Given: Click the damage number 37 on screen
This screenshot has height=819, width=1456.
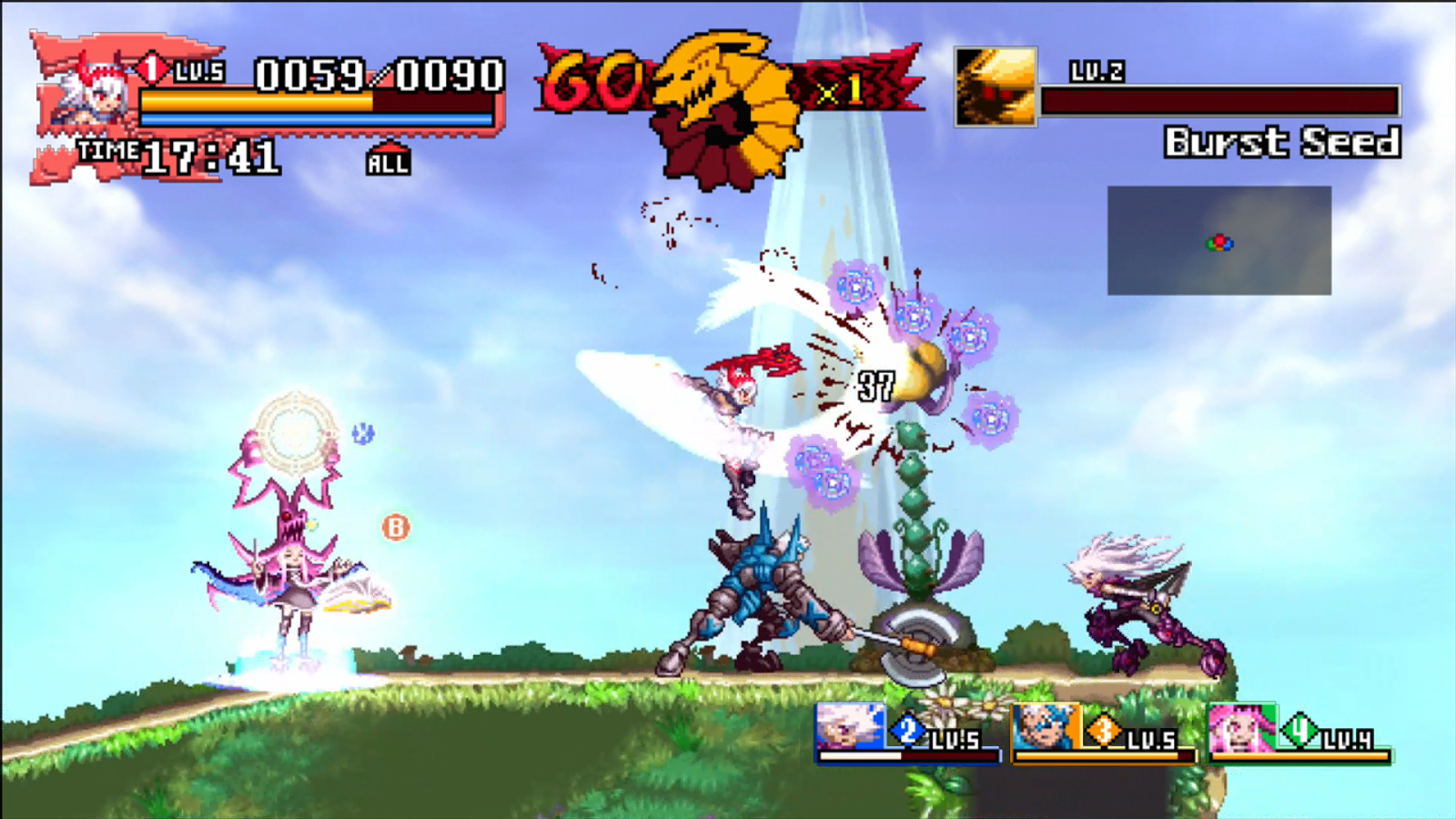Looking at the screenshot, I should (x=875, y=385).
